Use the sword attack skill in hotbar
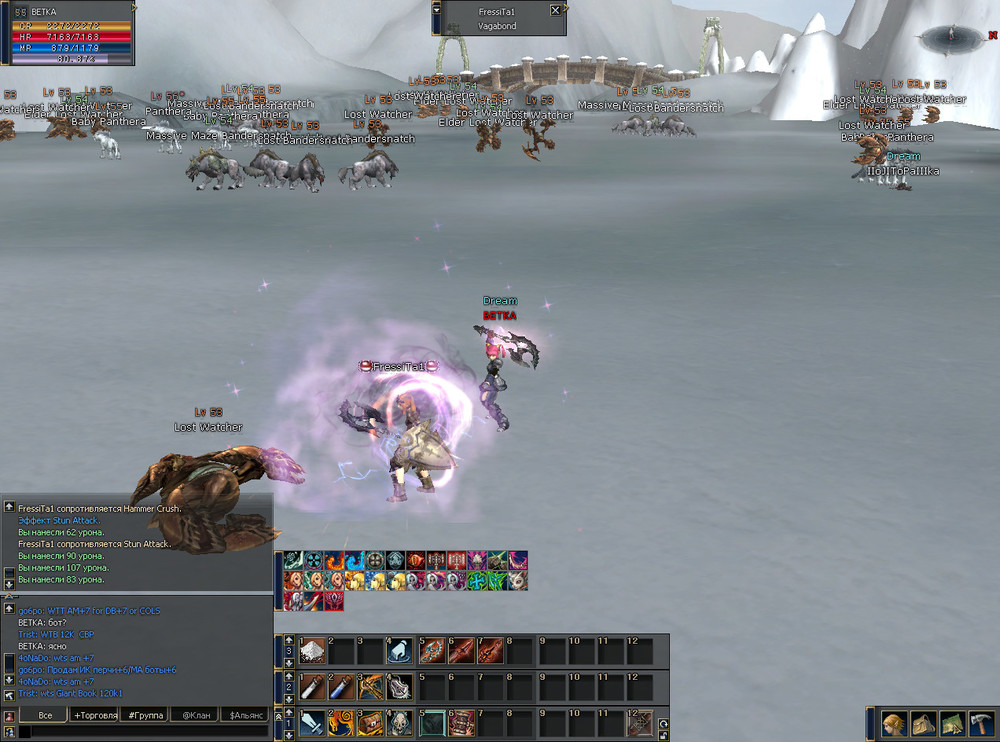The width and height of the screenshot is (1000, 742). click(x=312, y=721)
